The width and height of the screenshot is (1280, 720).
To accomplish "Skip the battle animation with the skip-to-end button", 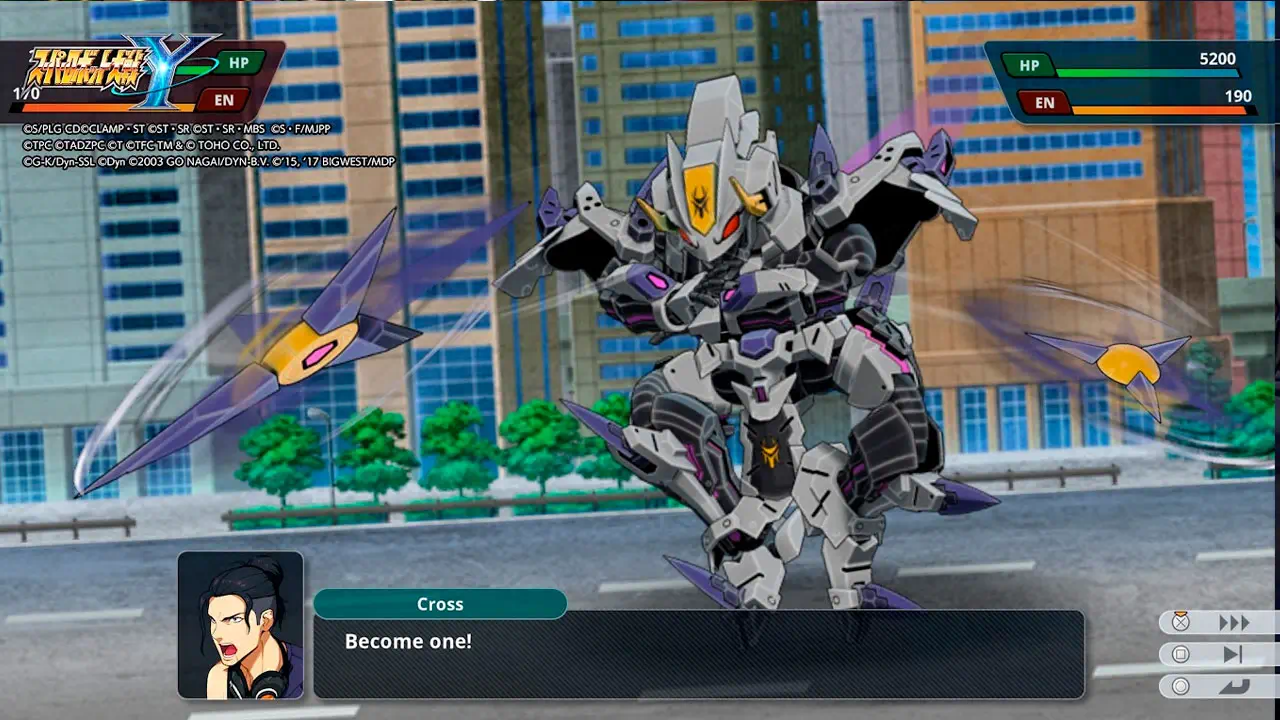I will 1232,655.
